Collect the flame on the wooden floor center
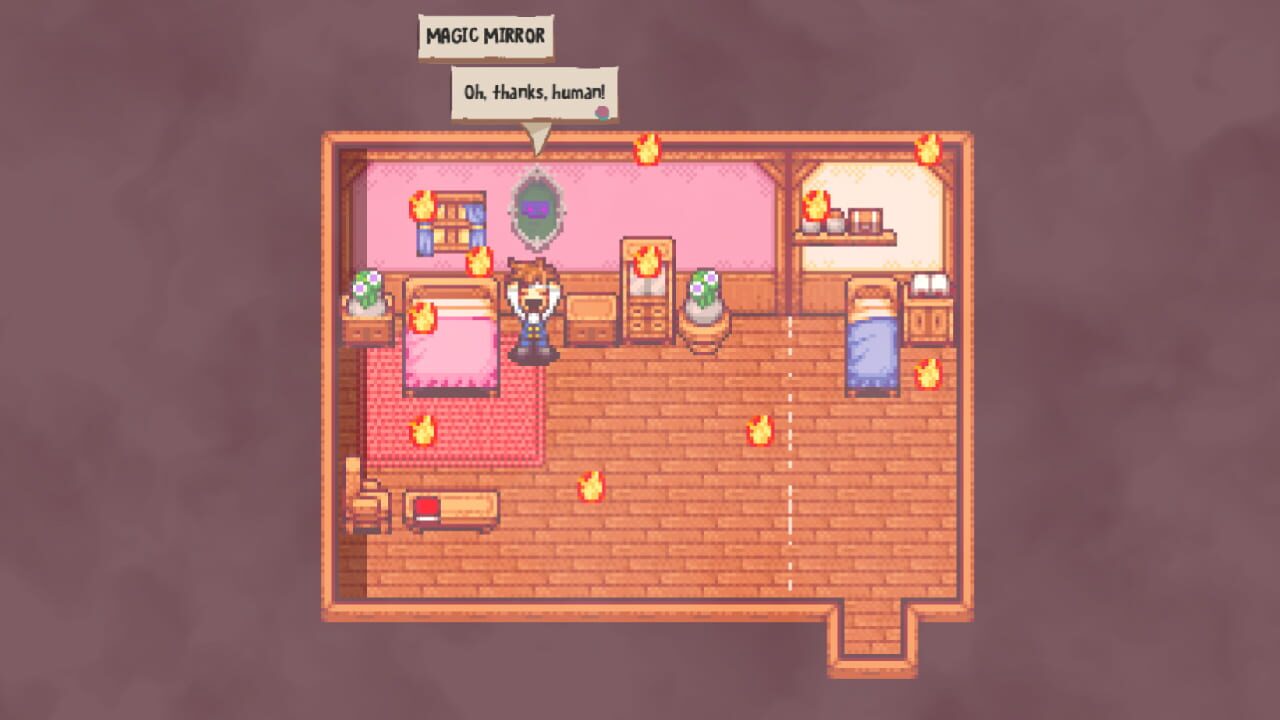1280x720 pixels. coord(590,489)
